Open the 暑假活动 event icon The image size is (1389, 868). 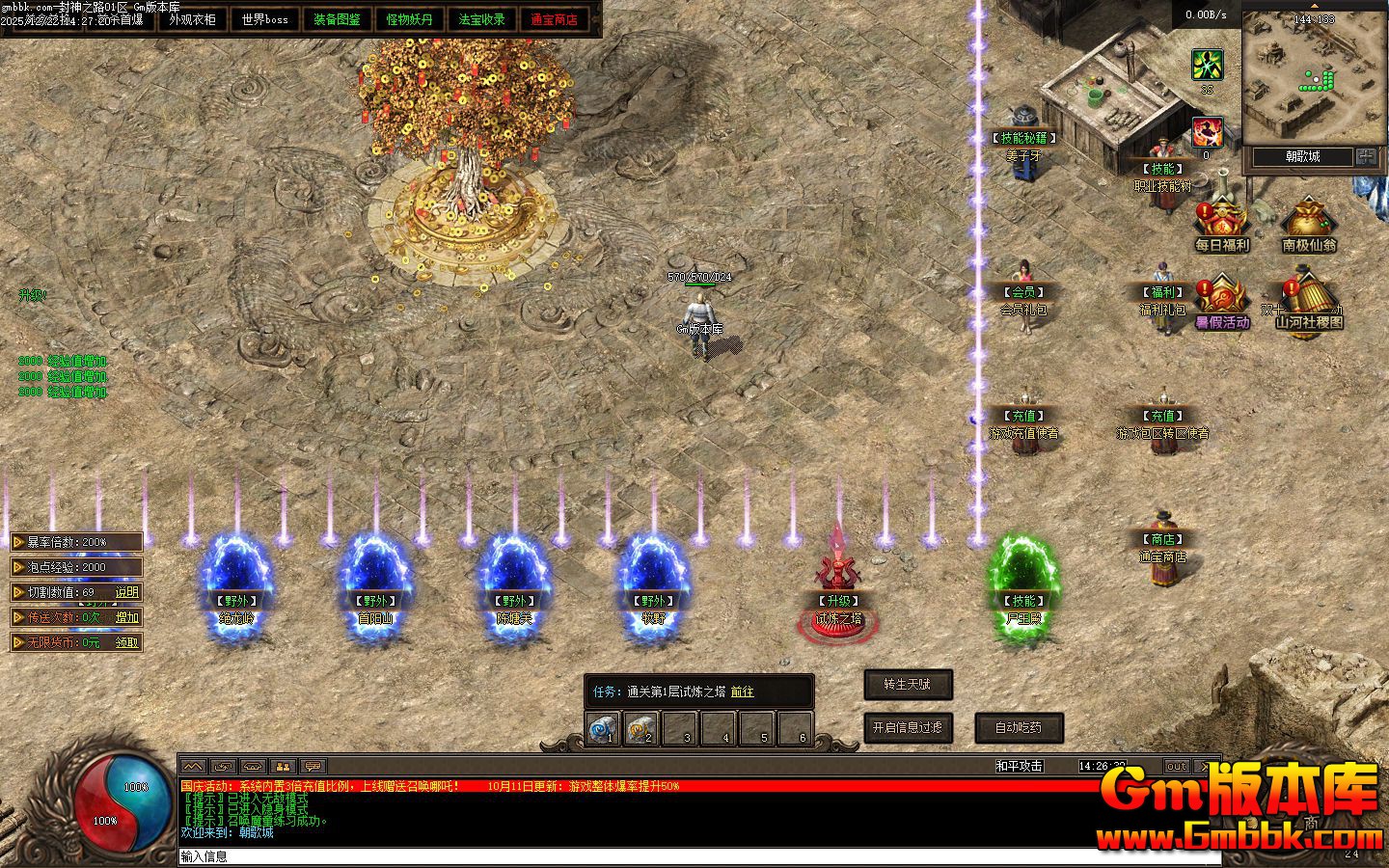pos(1221,303)
